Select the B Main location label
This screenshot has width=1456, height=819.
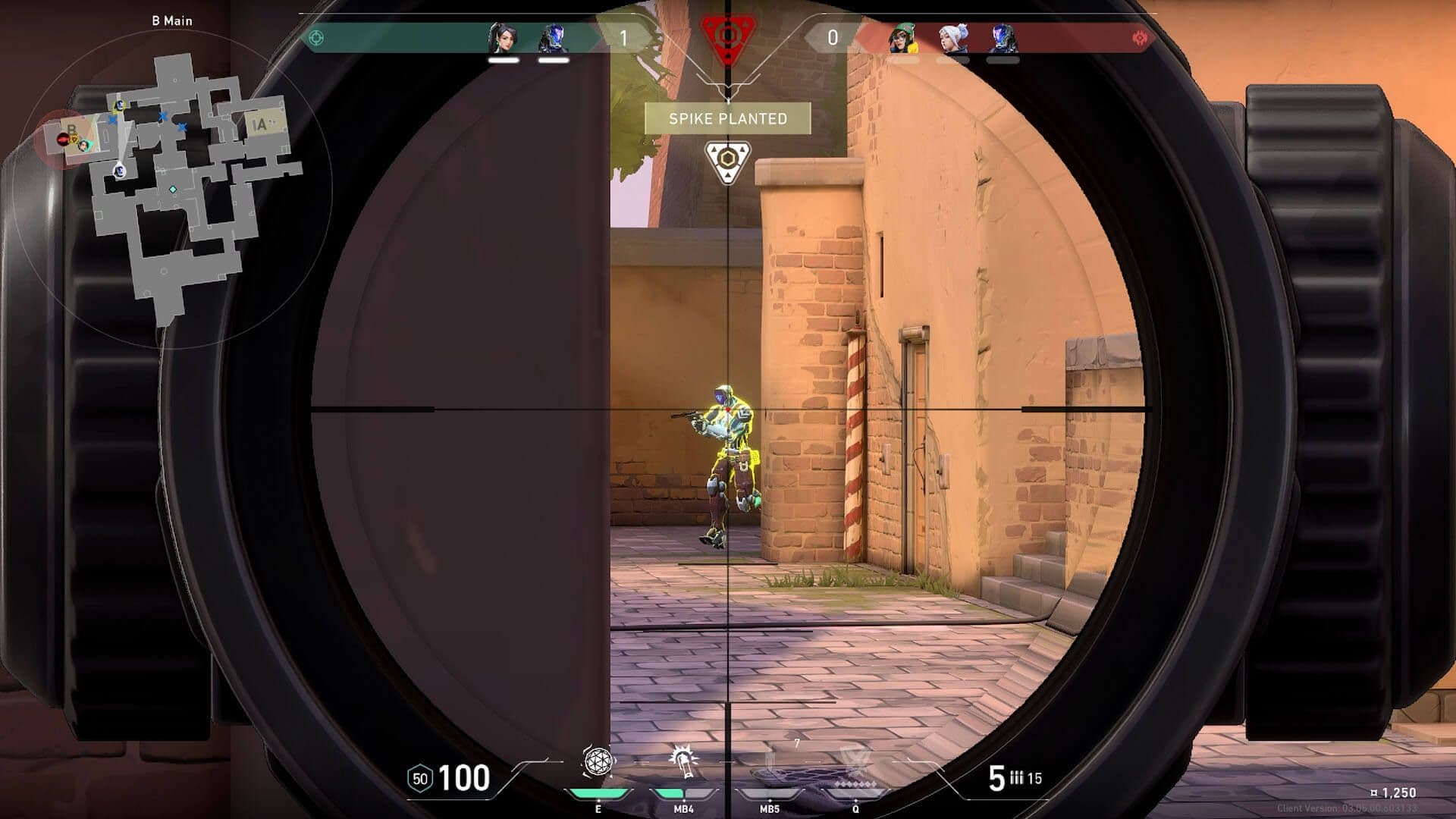coord(173,22)
